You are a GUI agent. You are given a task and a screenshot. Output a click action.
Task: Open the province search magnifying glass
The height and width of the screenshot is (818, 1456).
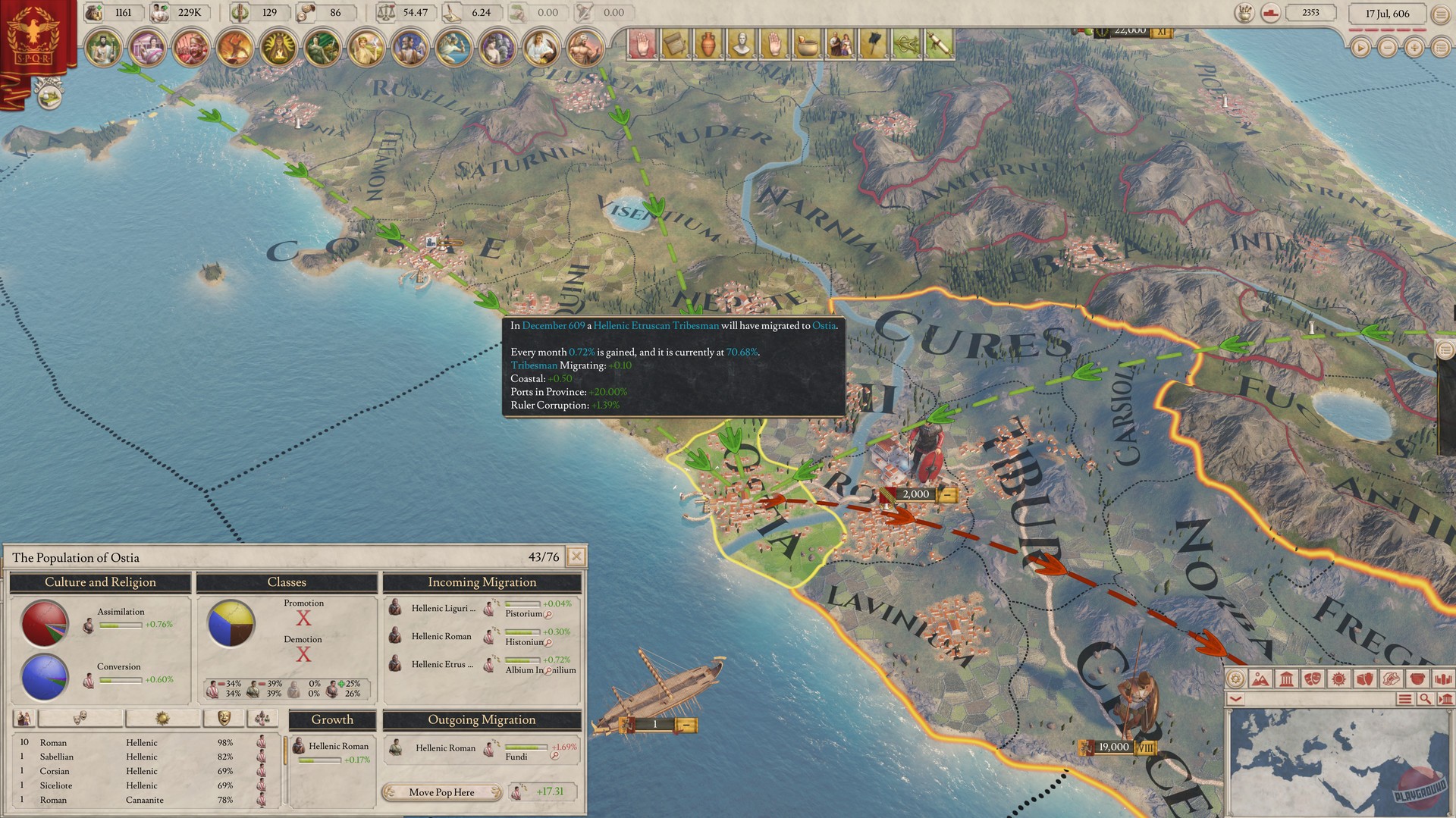(1426, 697)
